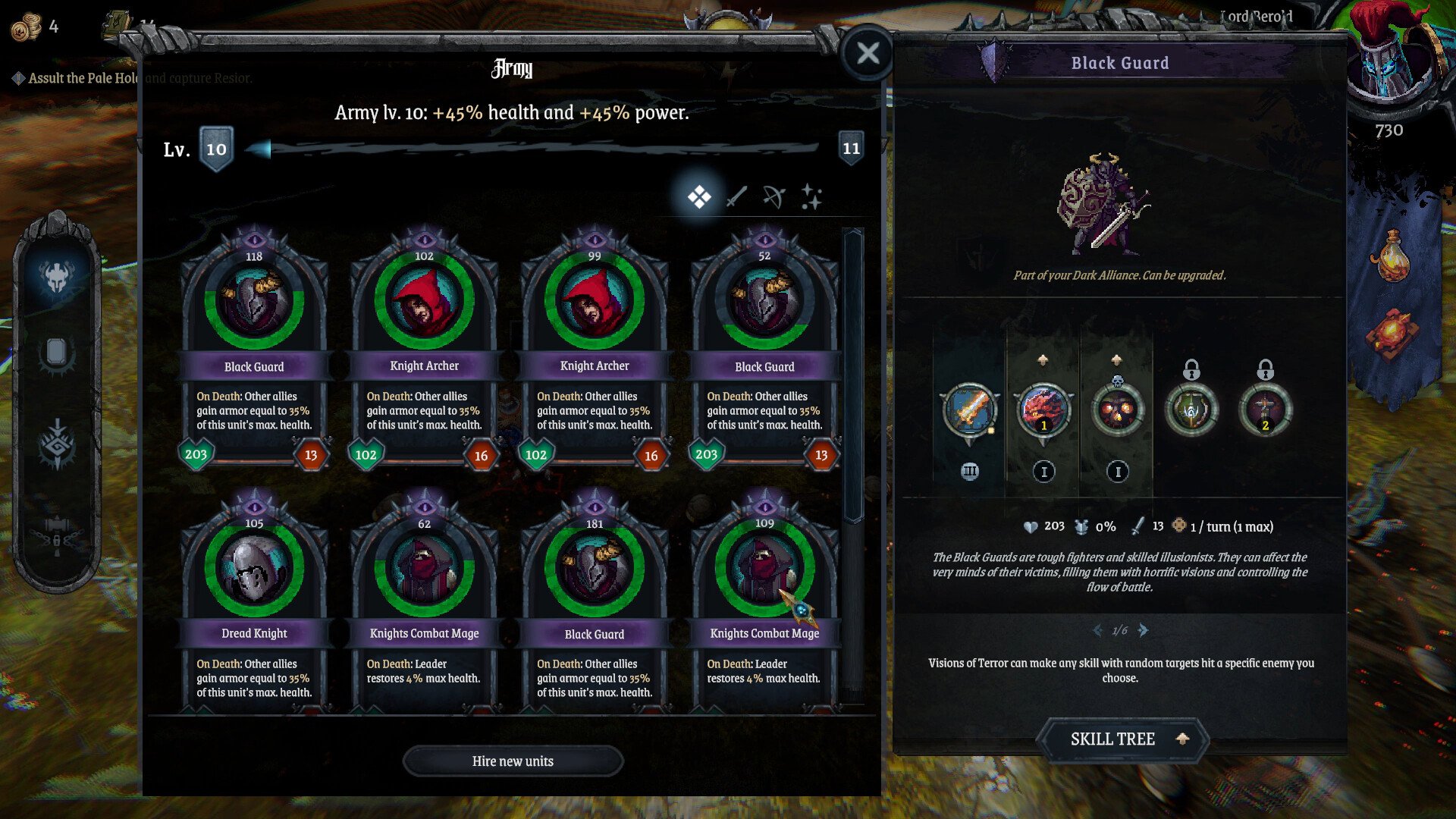Click the glowing skull skill icon
This screenshot has width=1456, height=819.
pyautogui.click(x=1117, y=409)
